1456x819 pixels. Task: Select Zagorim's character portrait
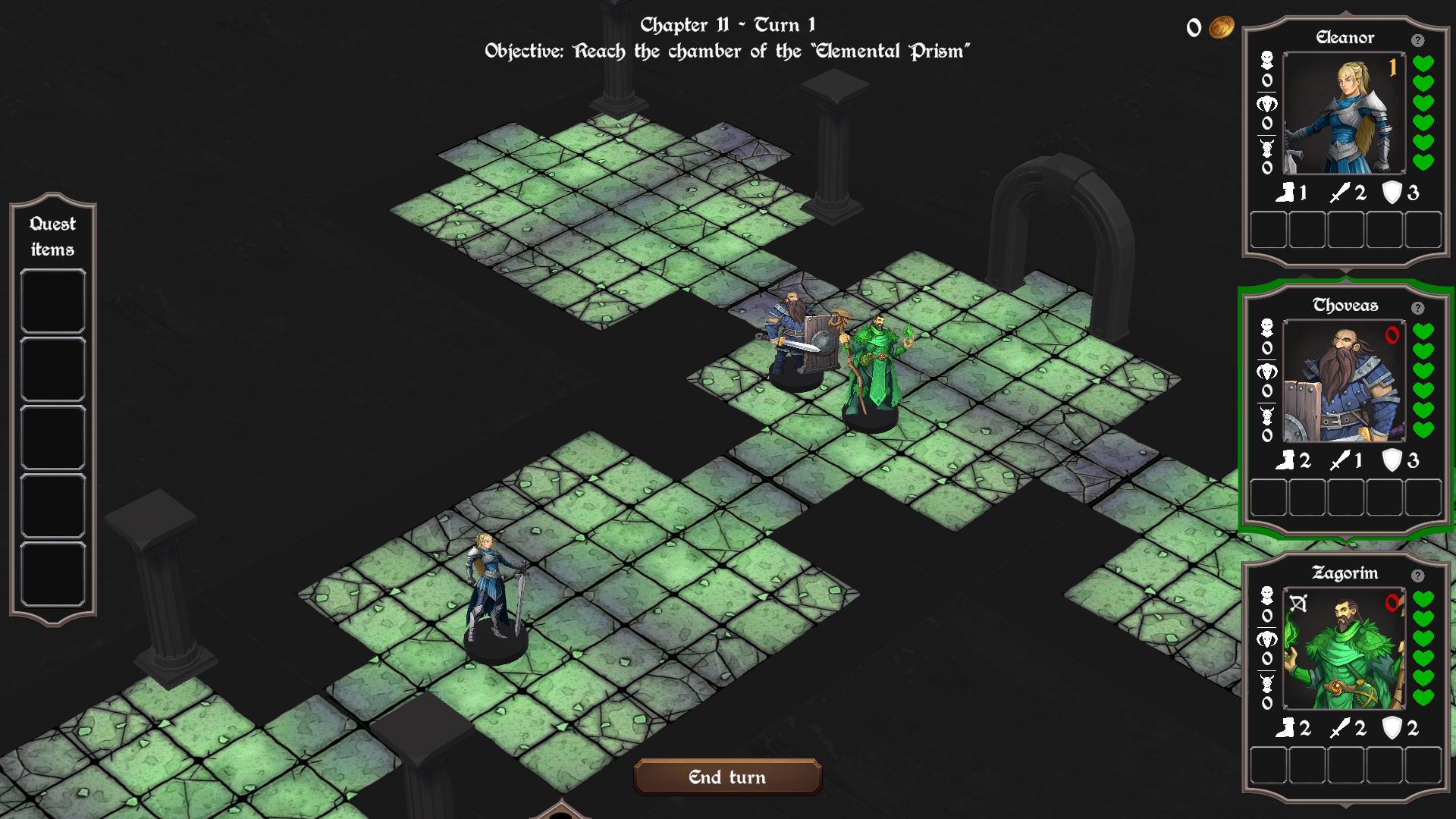1344,649
